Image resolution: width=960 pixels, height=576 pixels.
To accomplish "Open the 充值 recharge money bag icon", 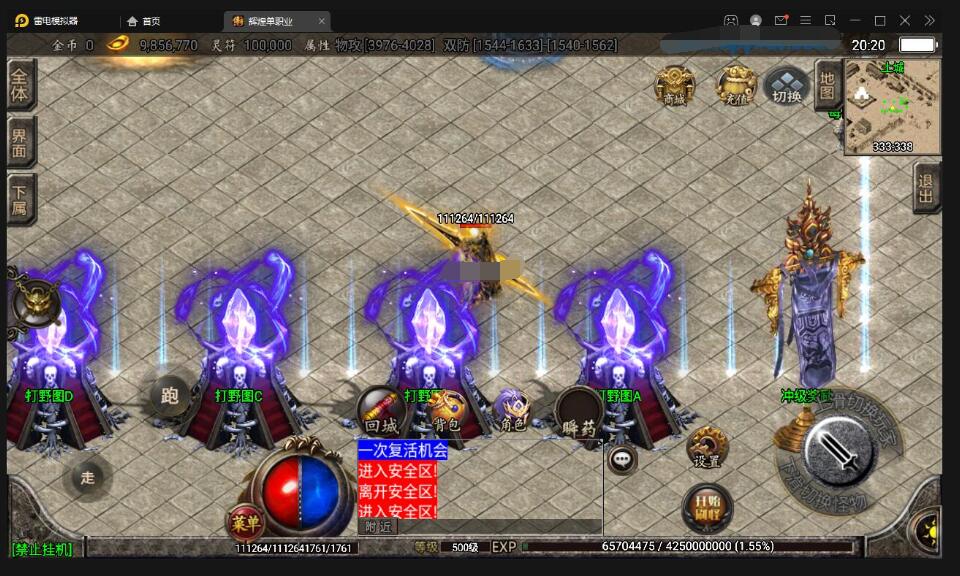I will point(736,86).
